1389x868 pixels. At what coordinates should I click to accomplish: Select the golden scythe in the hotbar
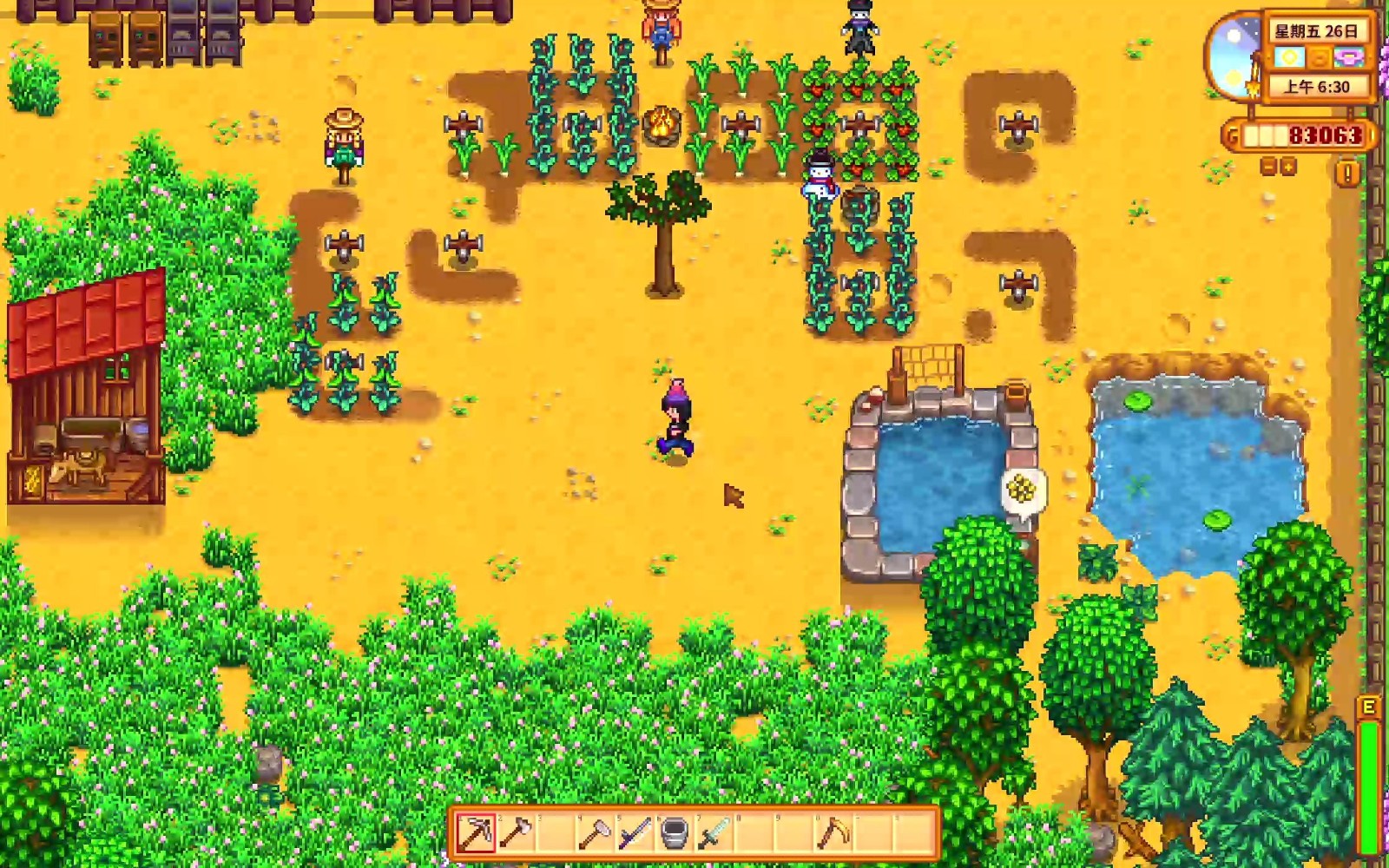(x=833, y=833)
